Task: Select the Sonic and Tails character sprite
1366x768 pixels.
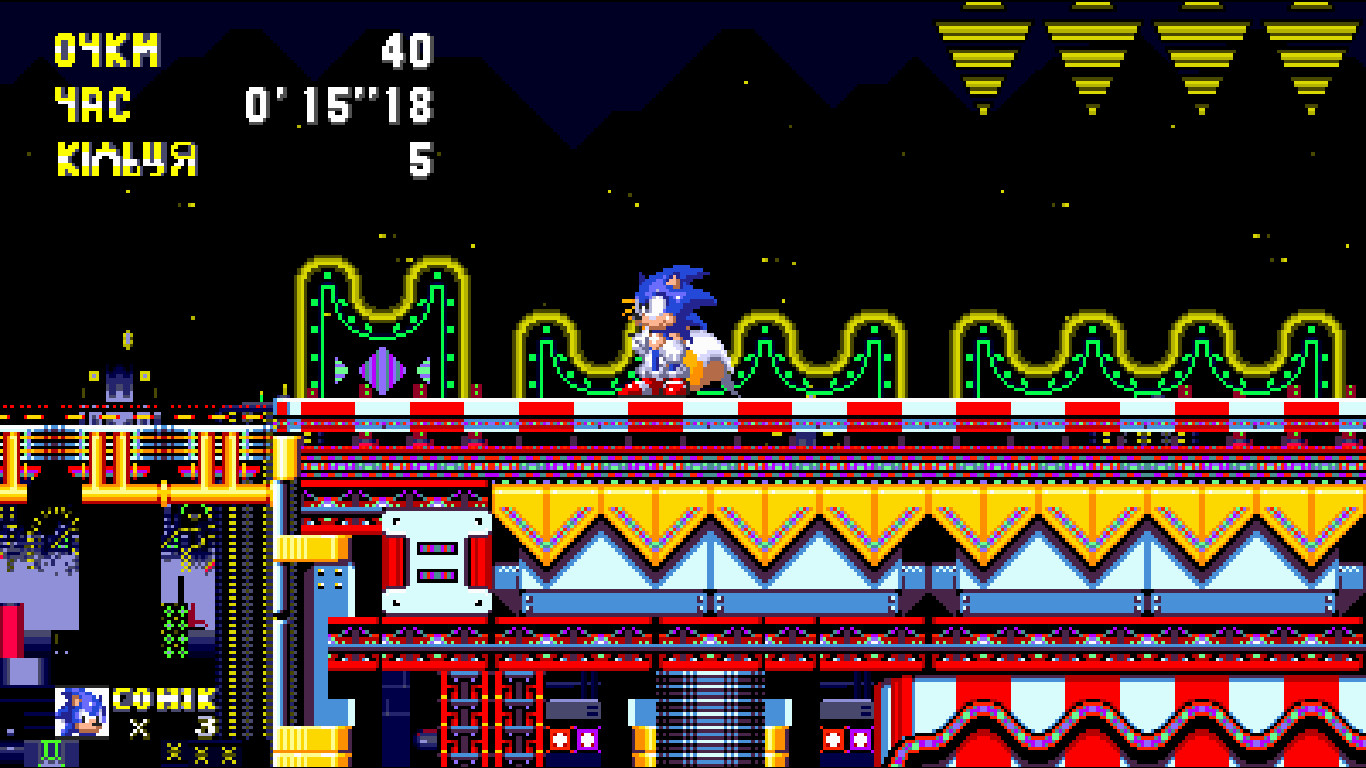Action: [x=665, y=330]
